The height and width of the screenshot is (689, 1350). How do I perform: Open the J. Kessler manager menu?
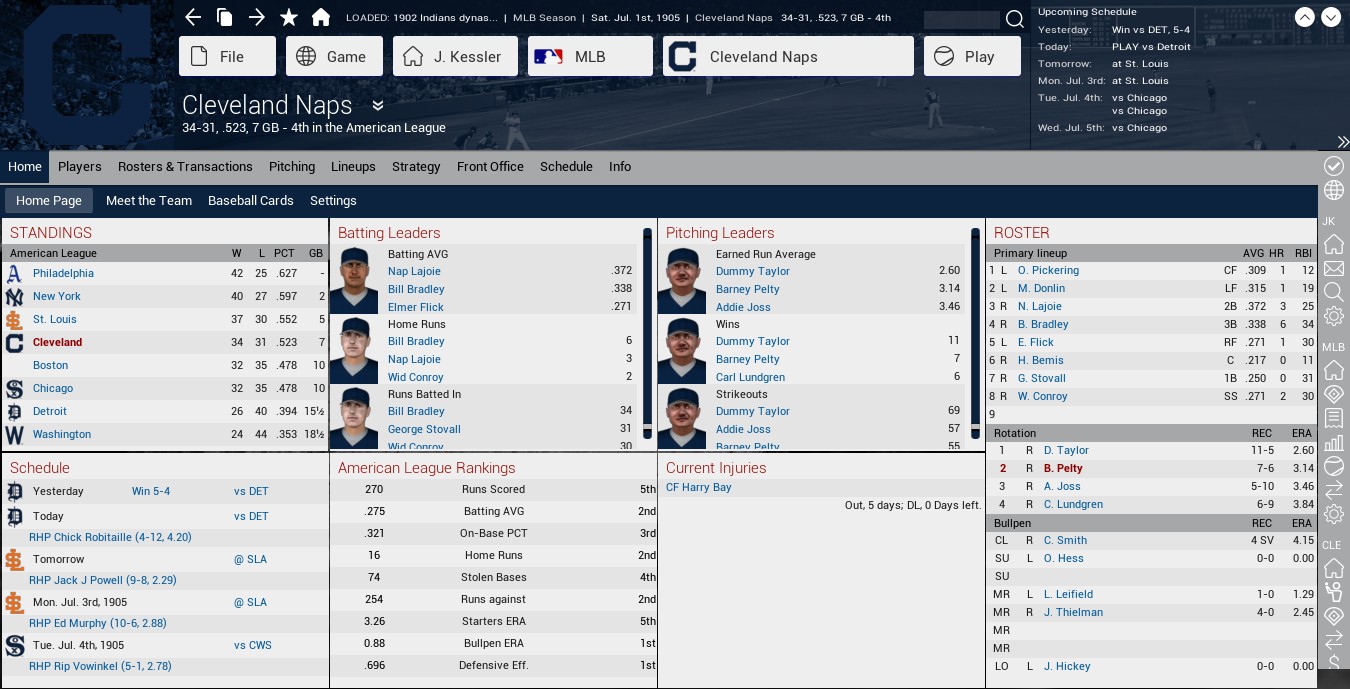[x=455, y=57]
